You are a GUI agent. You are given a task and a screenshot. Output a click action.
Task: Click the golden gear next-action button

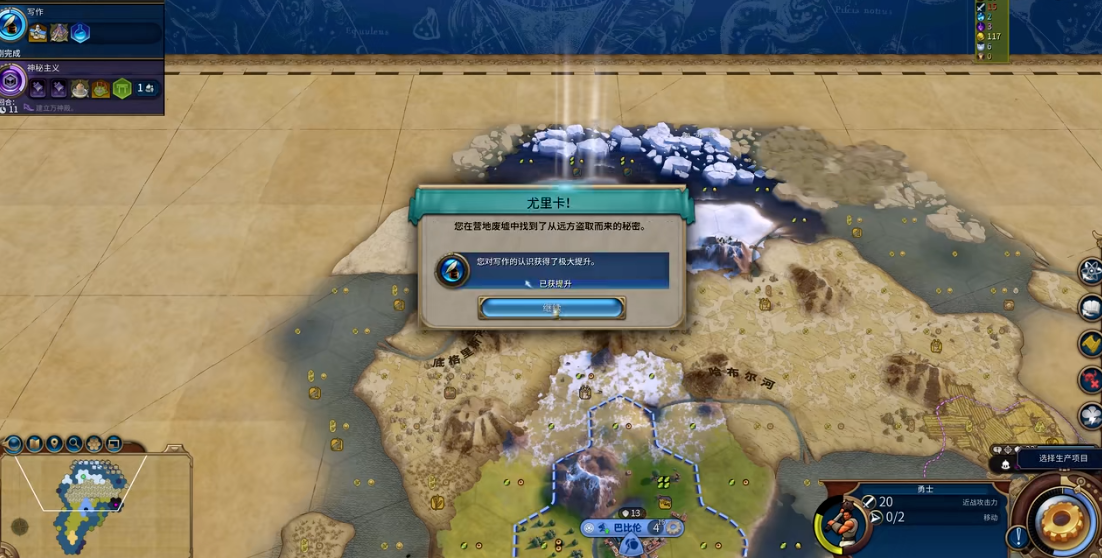(x=1061, y=520)
